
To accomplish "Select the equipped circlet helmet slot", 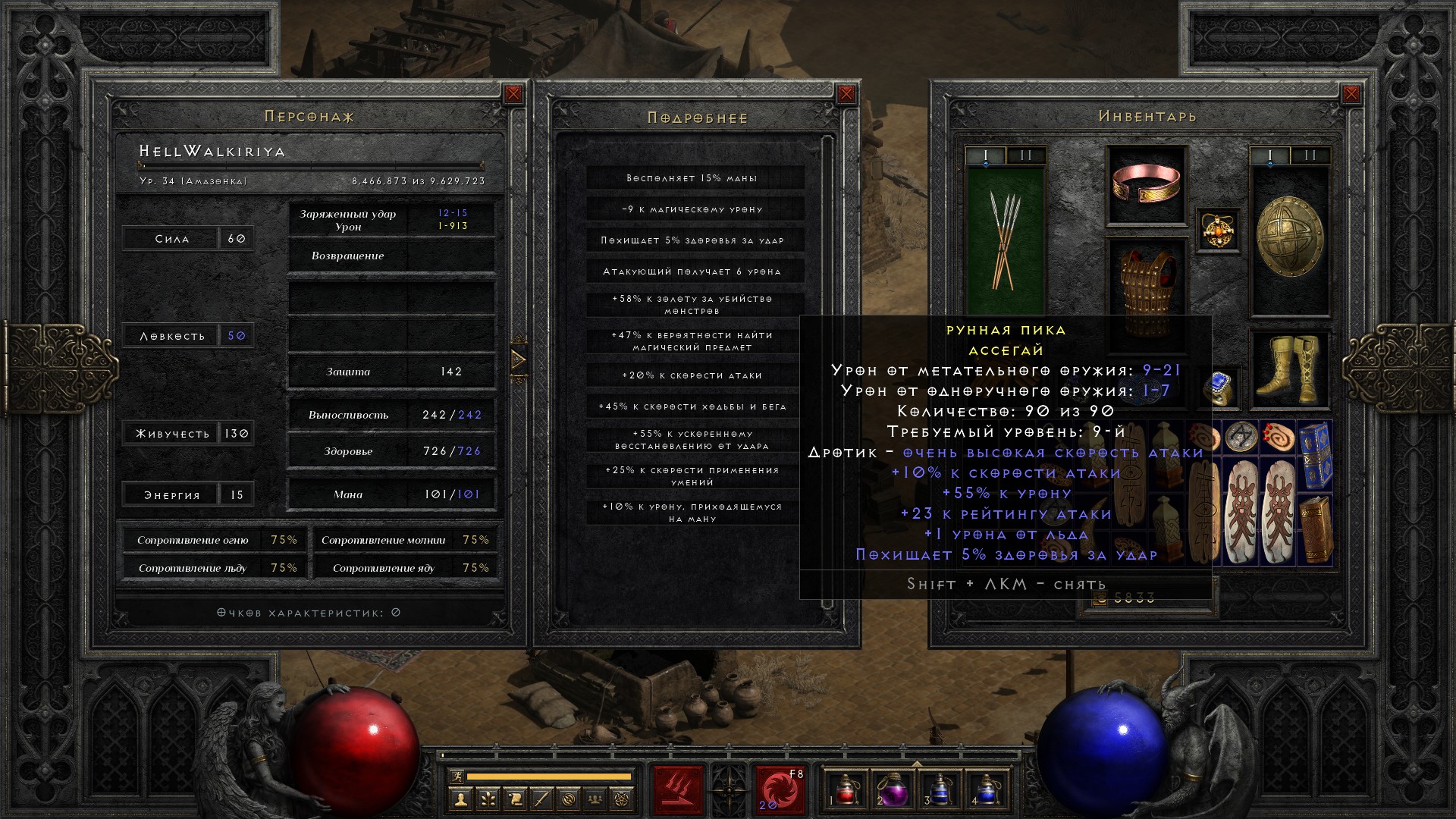I will coord(1146,185).
